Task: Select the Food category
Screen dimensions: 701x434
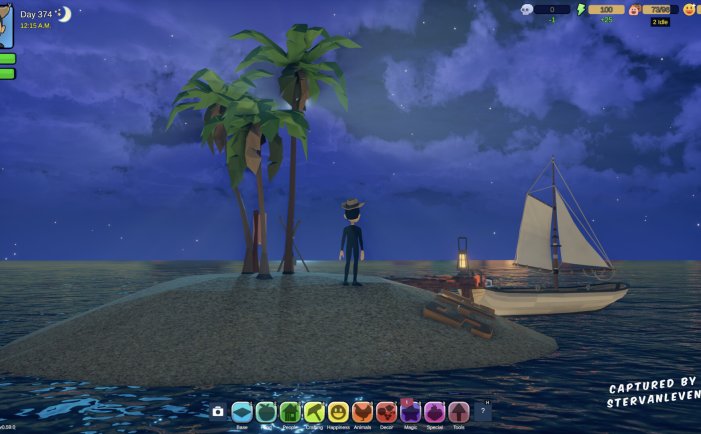Action: 265,412
